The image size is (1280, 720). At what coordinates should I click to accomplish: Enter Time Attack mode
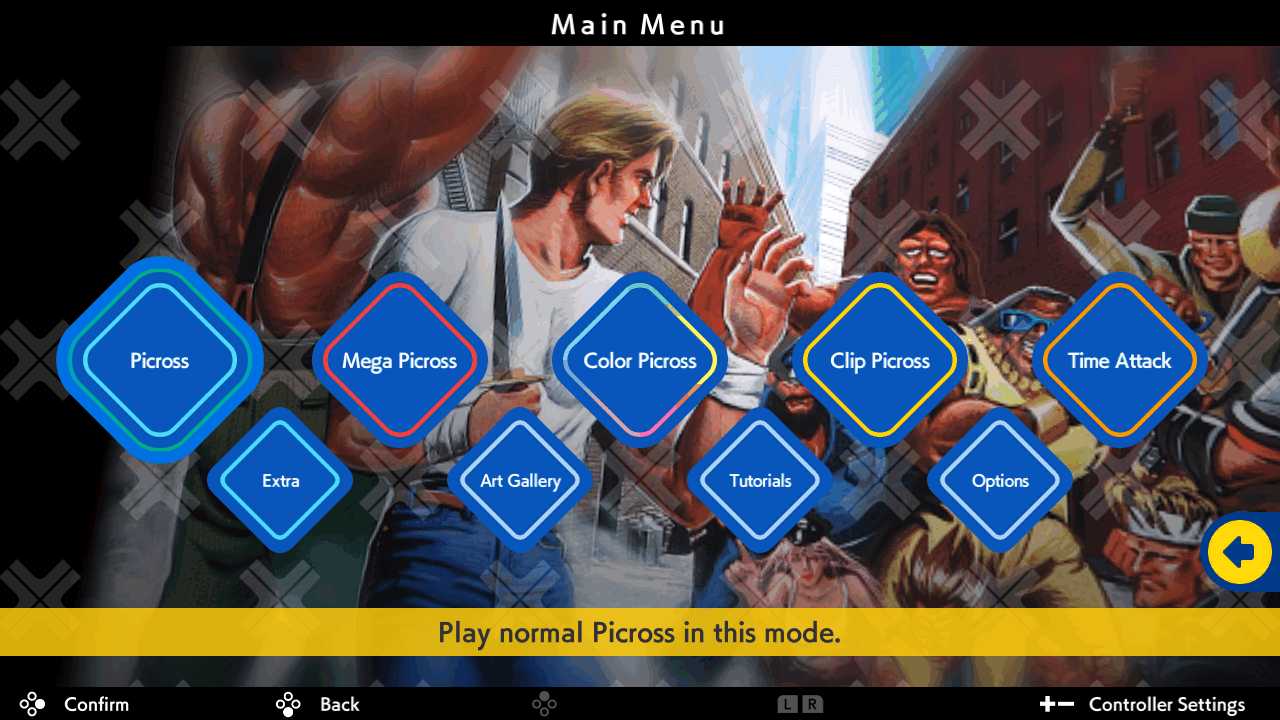1118,361
